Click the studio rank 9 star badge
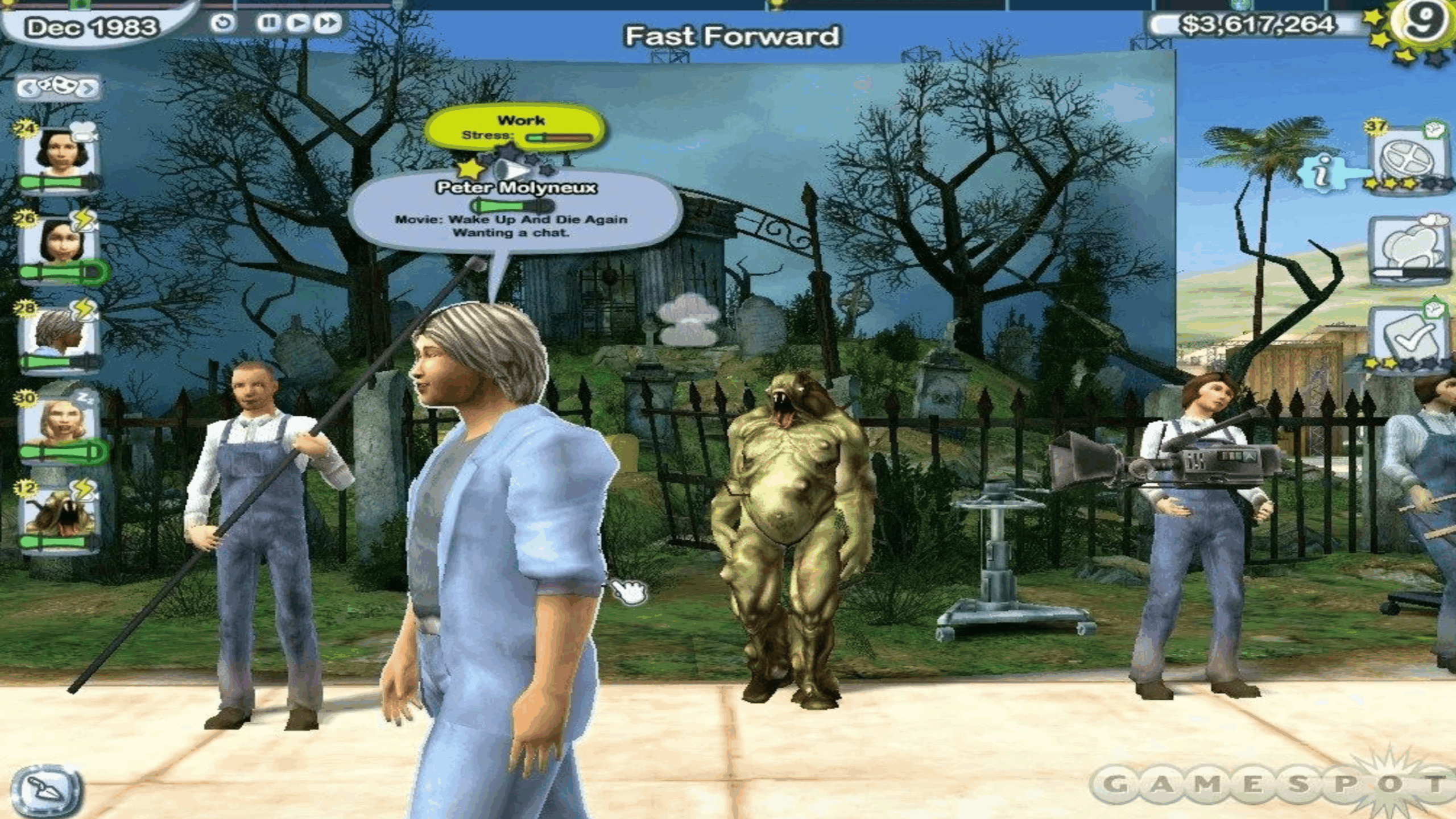This screenshot has height=819, width=1456. 1422,23
